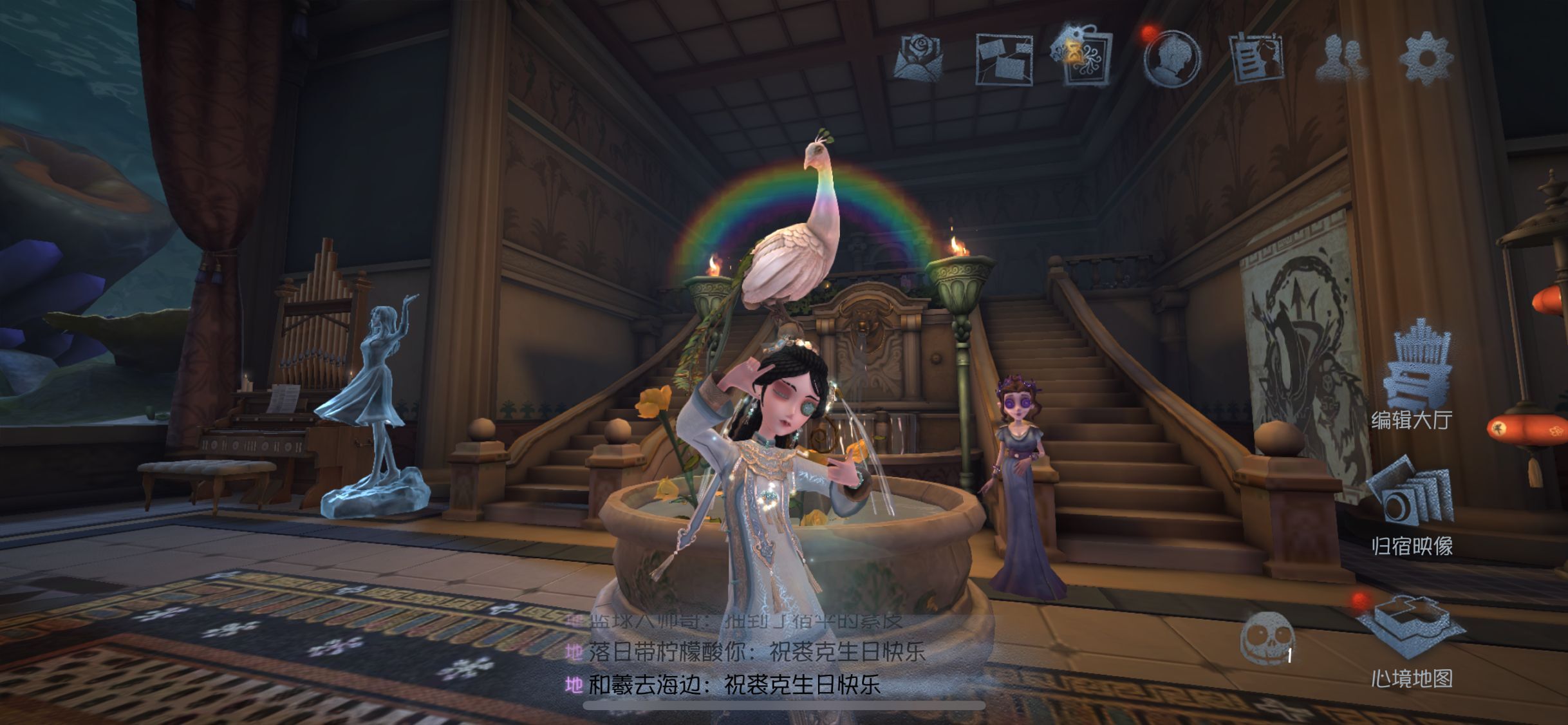Open the profile silhouette portrait icon
The image size is (1568, 725).
[1173, 58]
